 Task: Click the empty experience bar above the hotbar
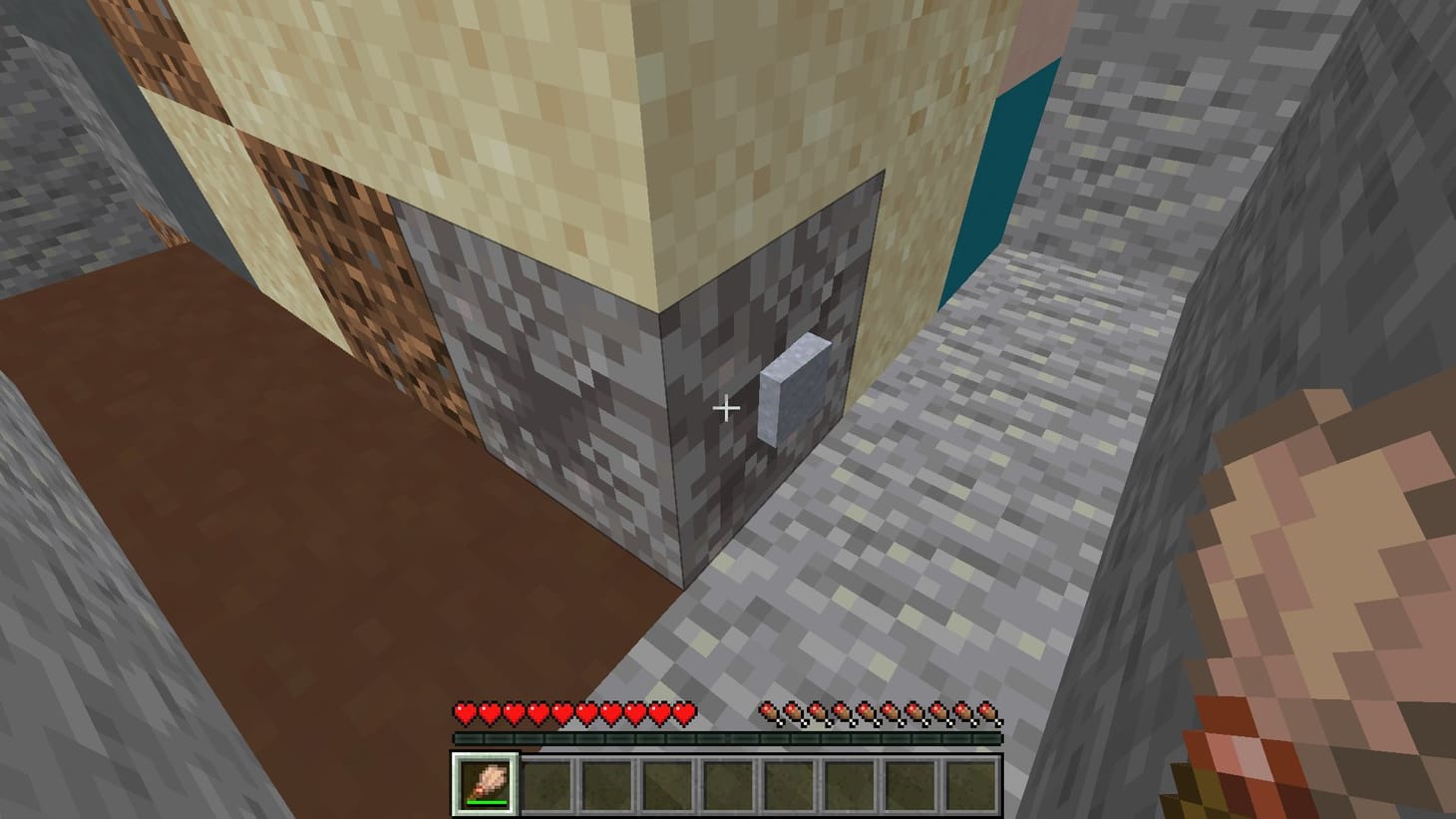click(x=728, y=738)
